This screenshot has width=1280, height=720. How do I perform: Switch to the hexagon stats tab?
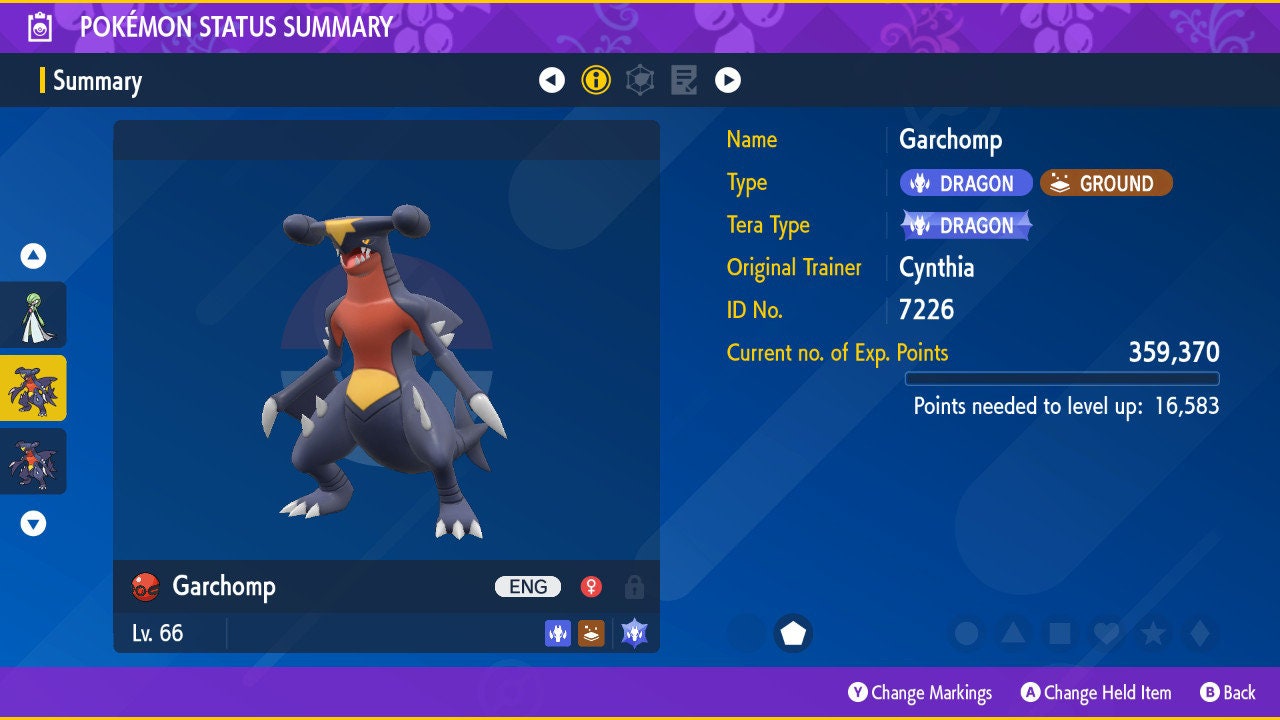click(640, 80)
